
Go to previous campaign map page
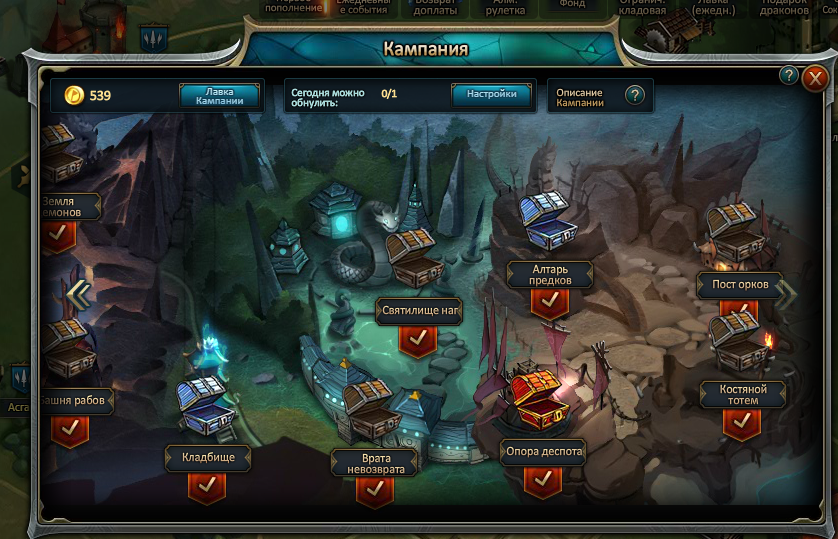coord(78,294)
